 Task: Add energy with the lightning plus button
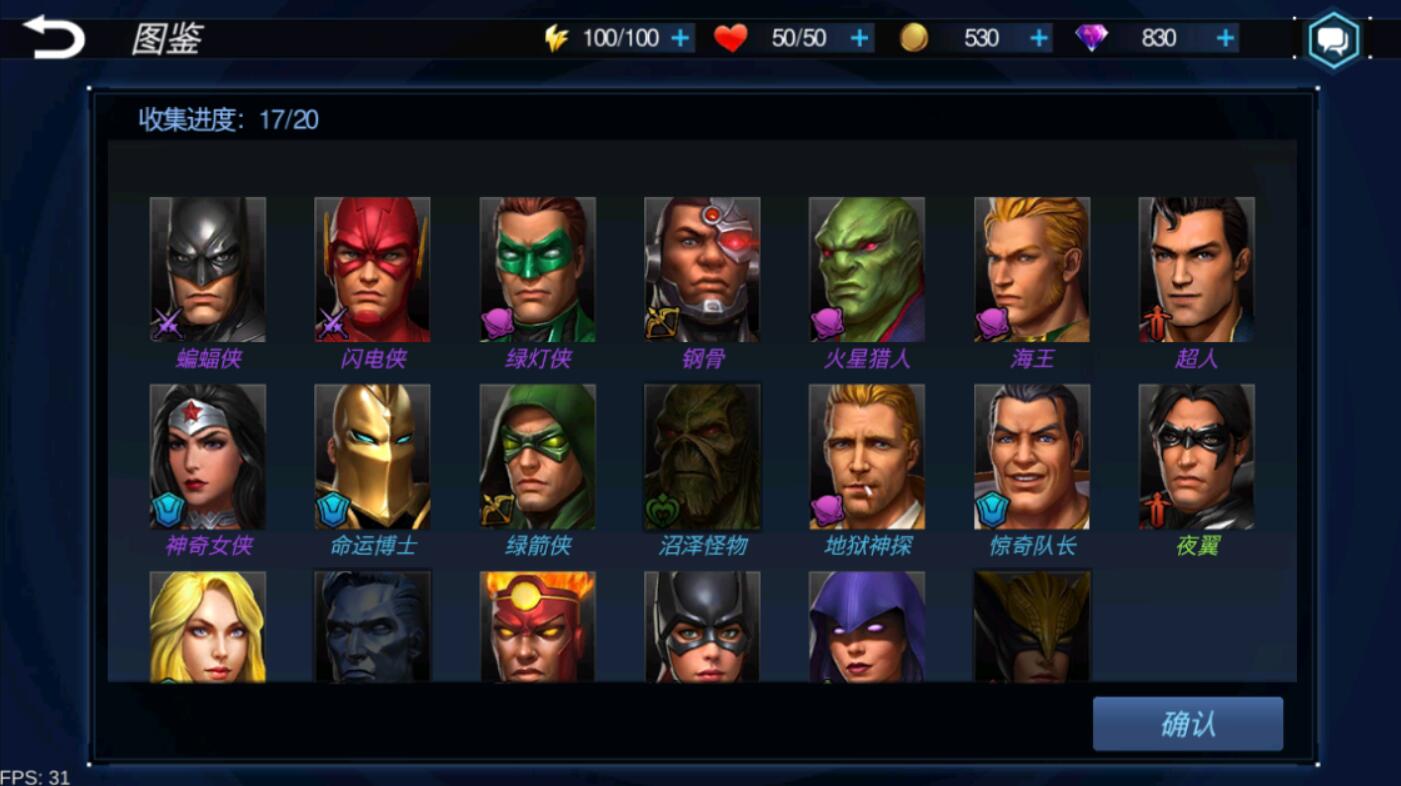(680, 38)
